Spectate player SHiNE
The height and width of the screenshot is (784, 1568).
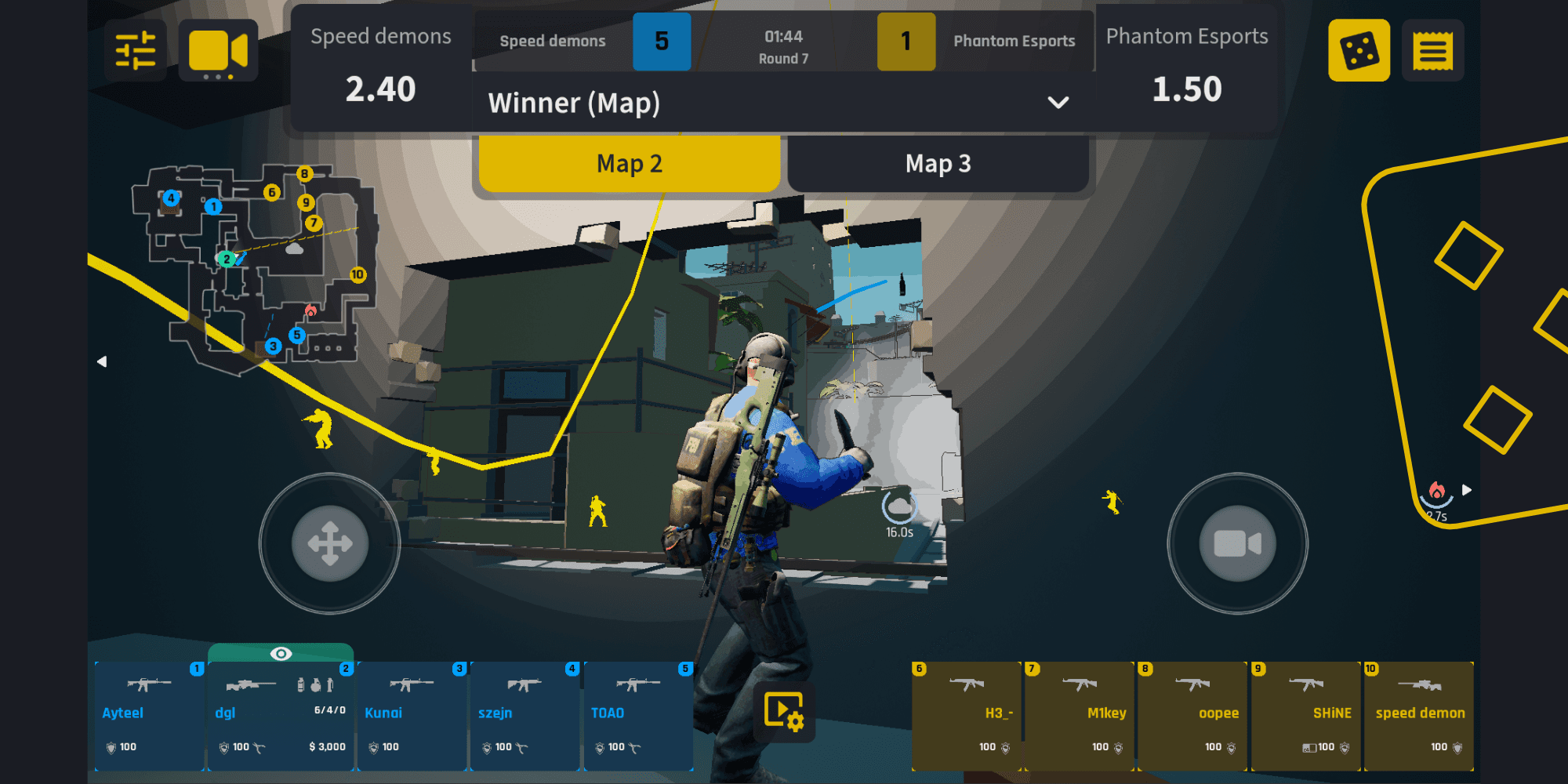pyautogui.click(x=1306, y=715)
